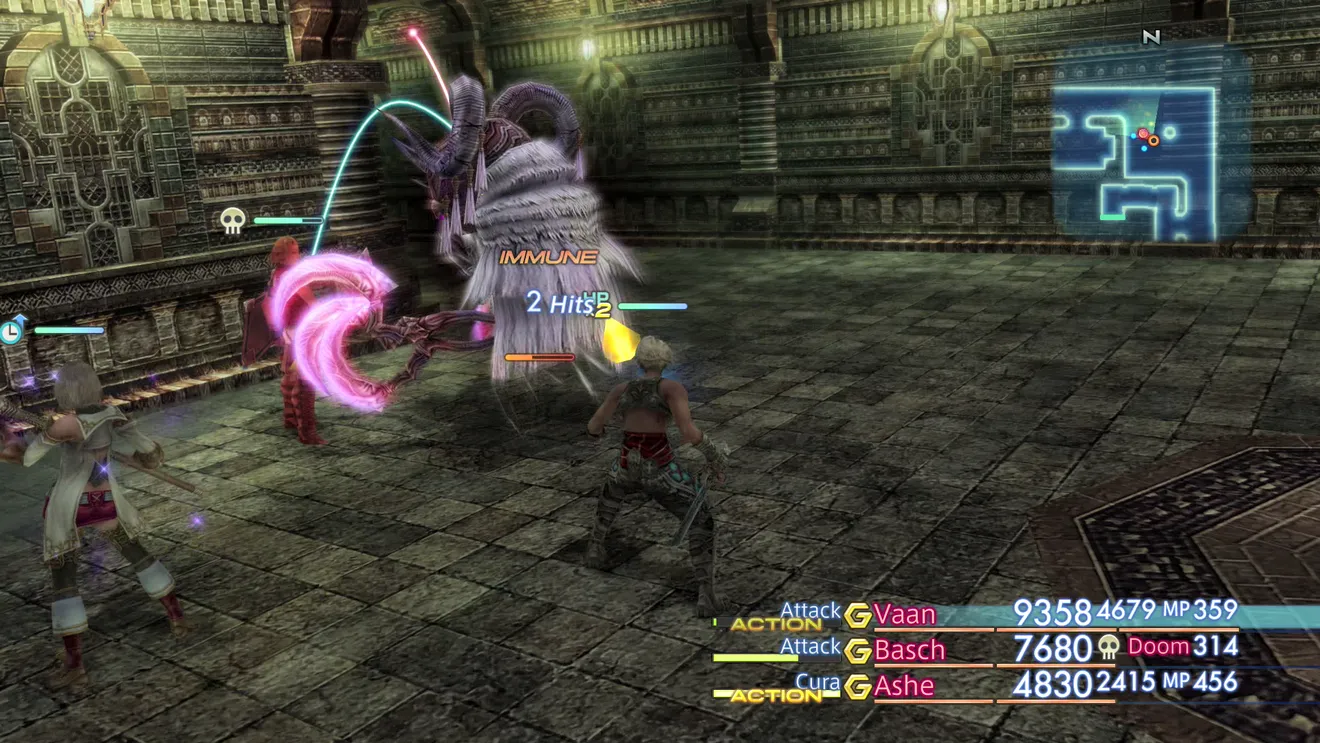Click Basch's gambit G icon
1320x743 pixels.
(857, 651)
